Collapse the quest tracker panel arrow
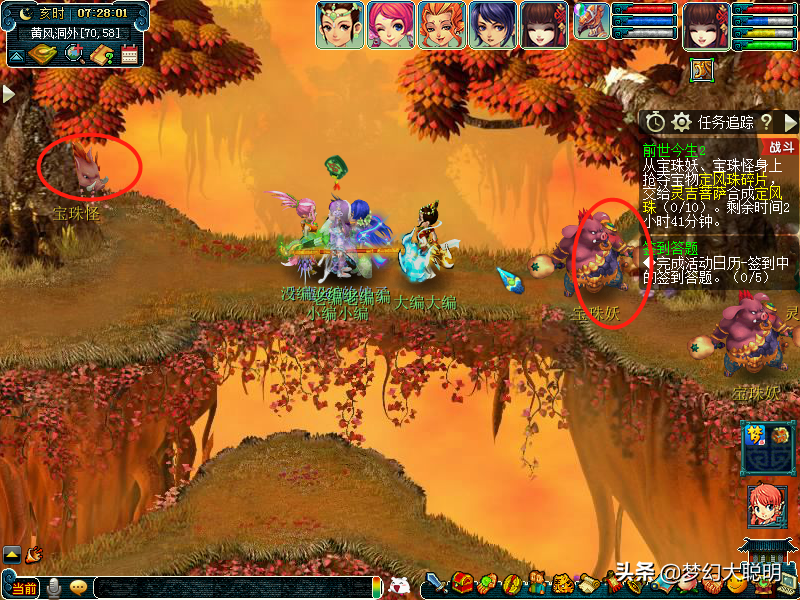The height and width of the screenshot is (600, 800). pos(791,122)
